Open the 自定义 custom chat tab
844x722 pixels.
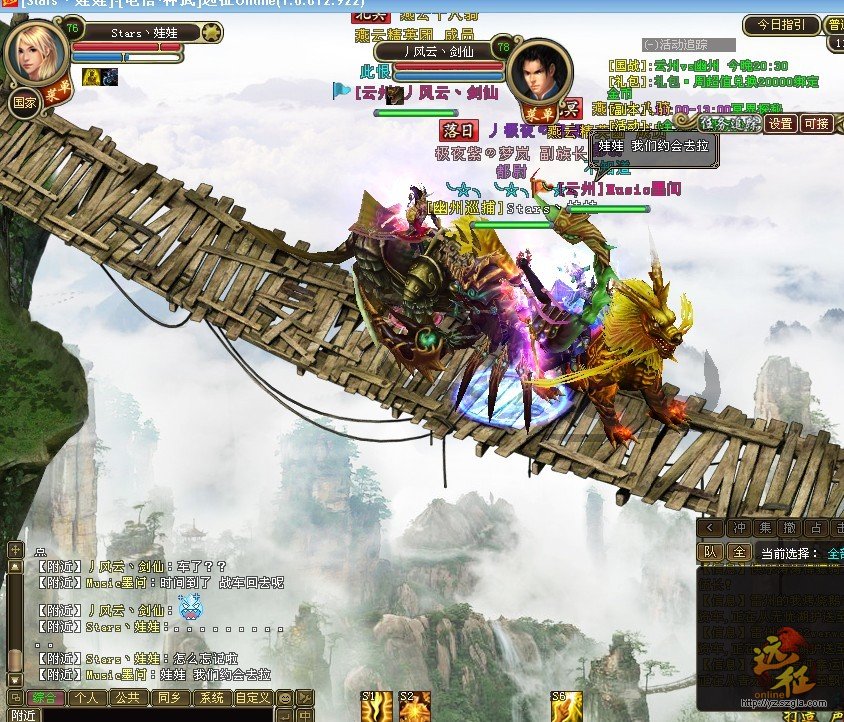coord(253,697)
